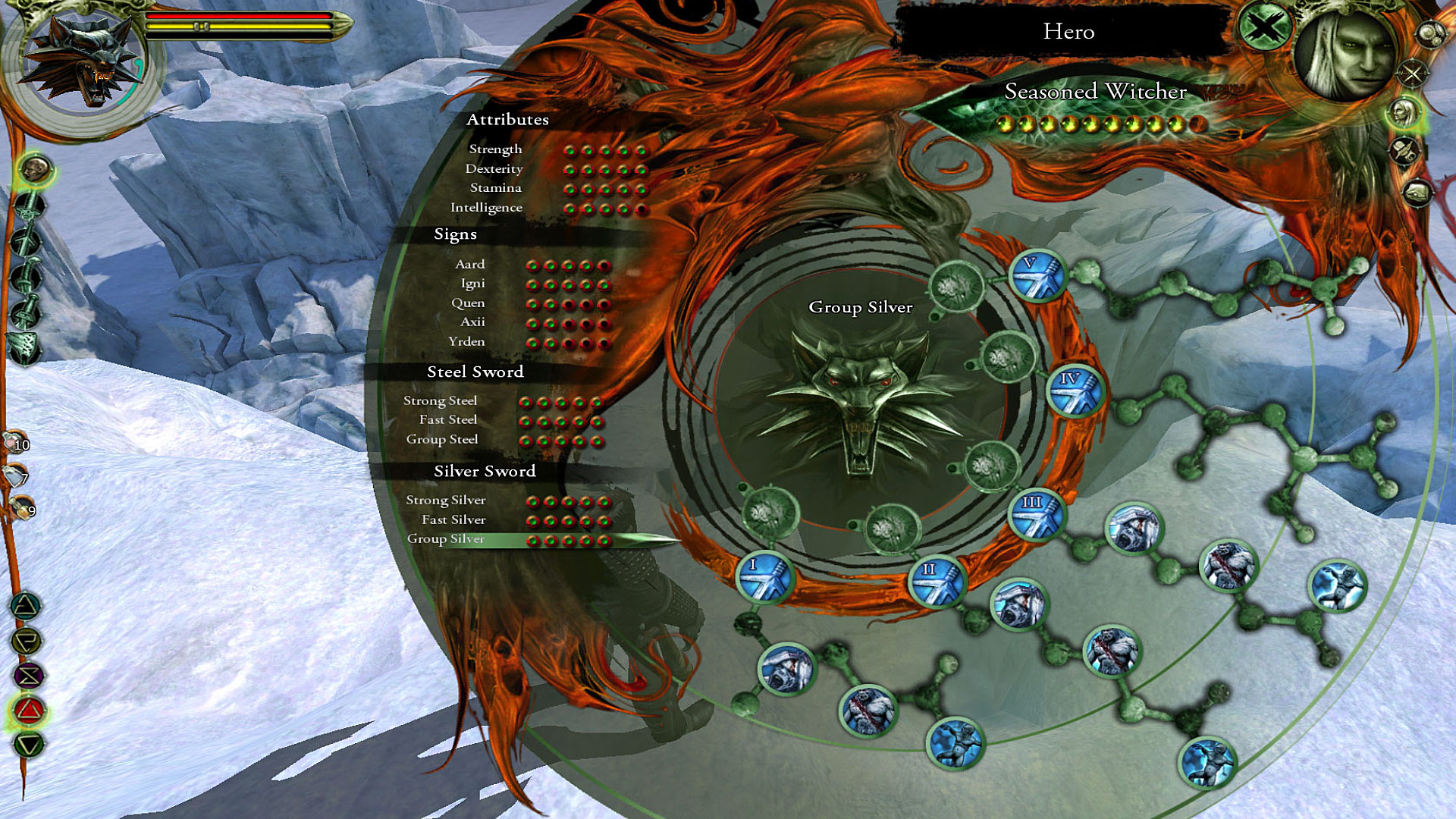
Task: Show the Group Steel skill tree
Action: click(x=441, y=440)
